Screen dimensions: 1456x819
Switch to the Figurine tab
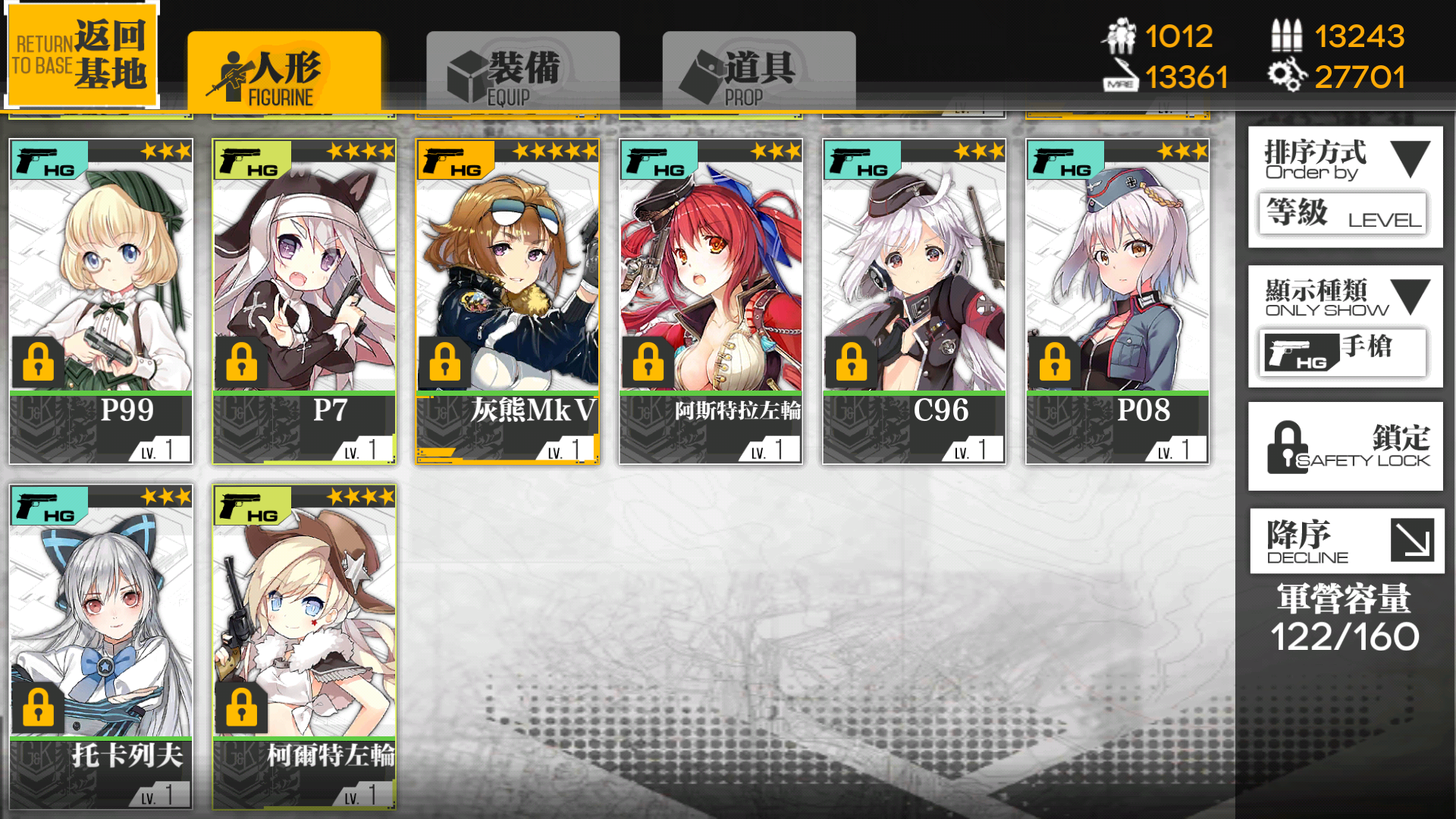284,71
